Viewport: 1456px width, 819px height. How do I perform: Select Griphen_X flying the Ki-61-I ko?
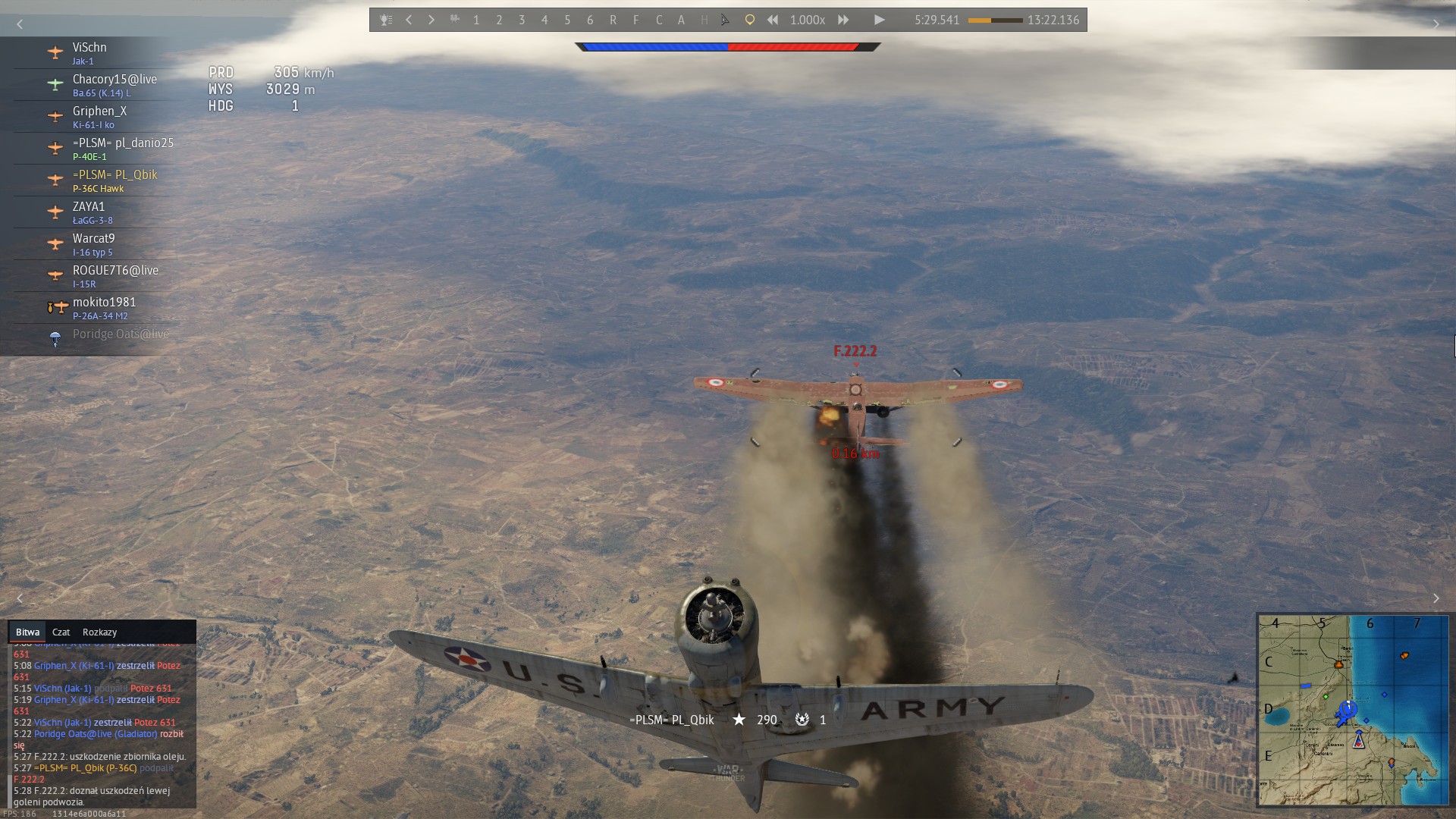(x=99, y=117)
